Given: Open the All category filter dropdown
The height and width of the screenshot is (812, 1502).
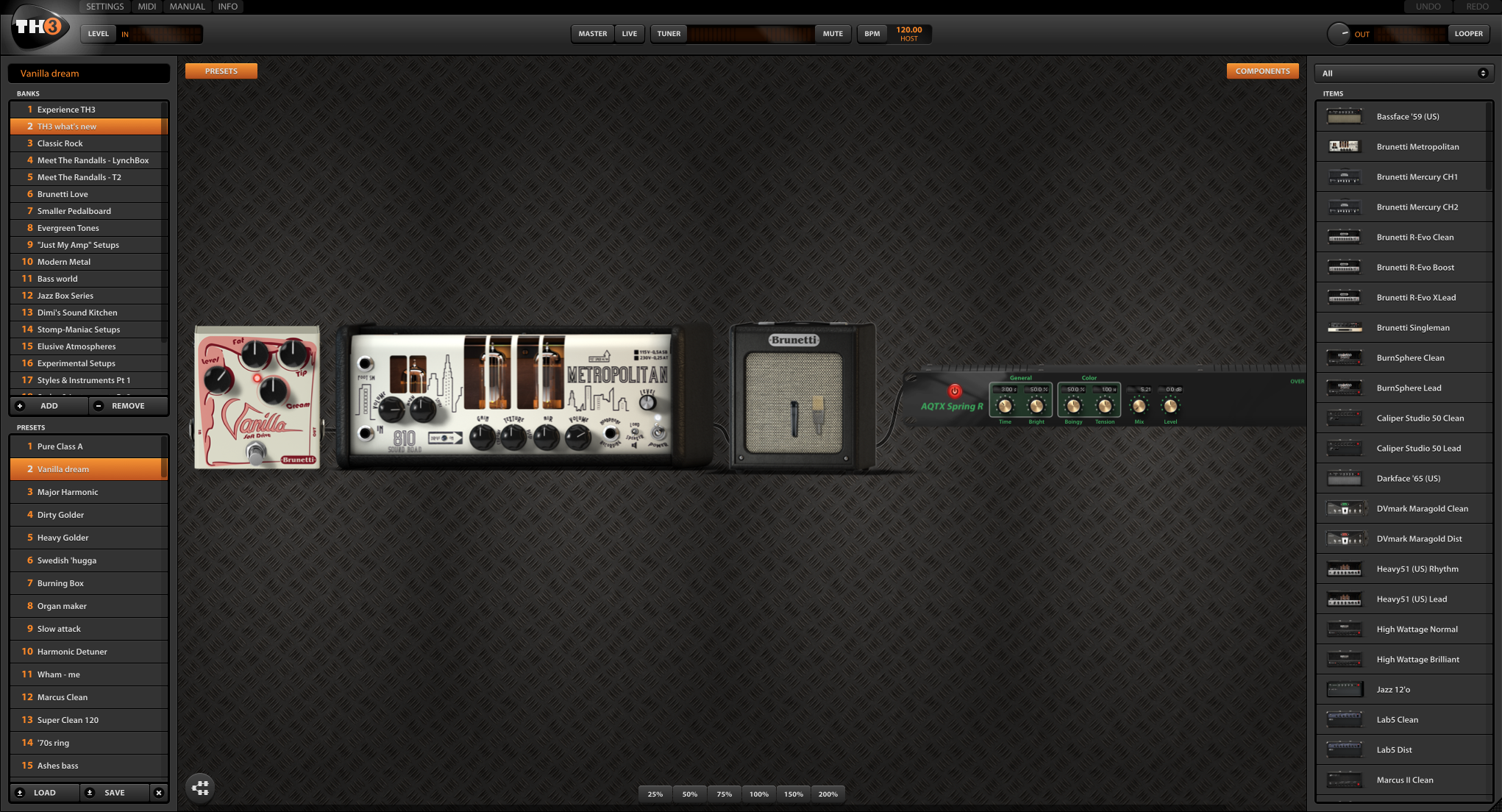Looking at the screenshot, I should [1404, 73].
